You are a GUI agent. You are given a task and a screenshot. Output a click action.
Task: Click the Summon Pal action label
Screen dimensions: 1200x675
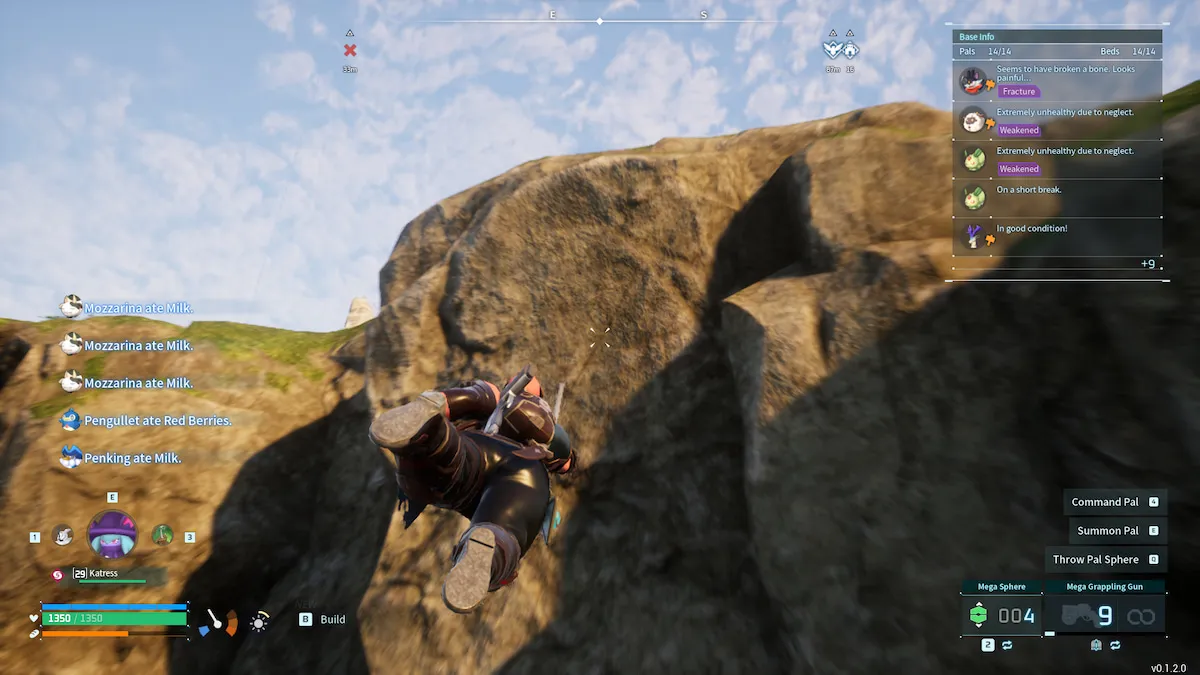[x=1108, y=531]
